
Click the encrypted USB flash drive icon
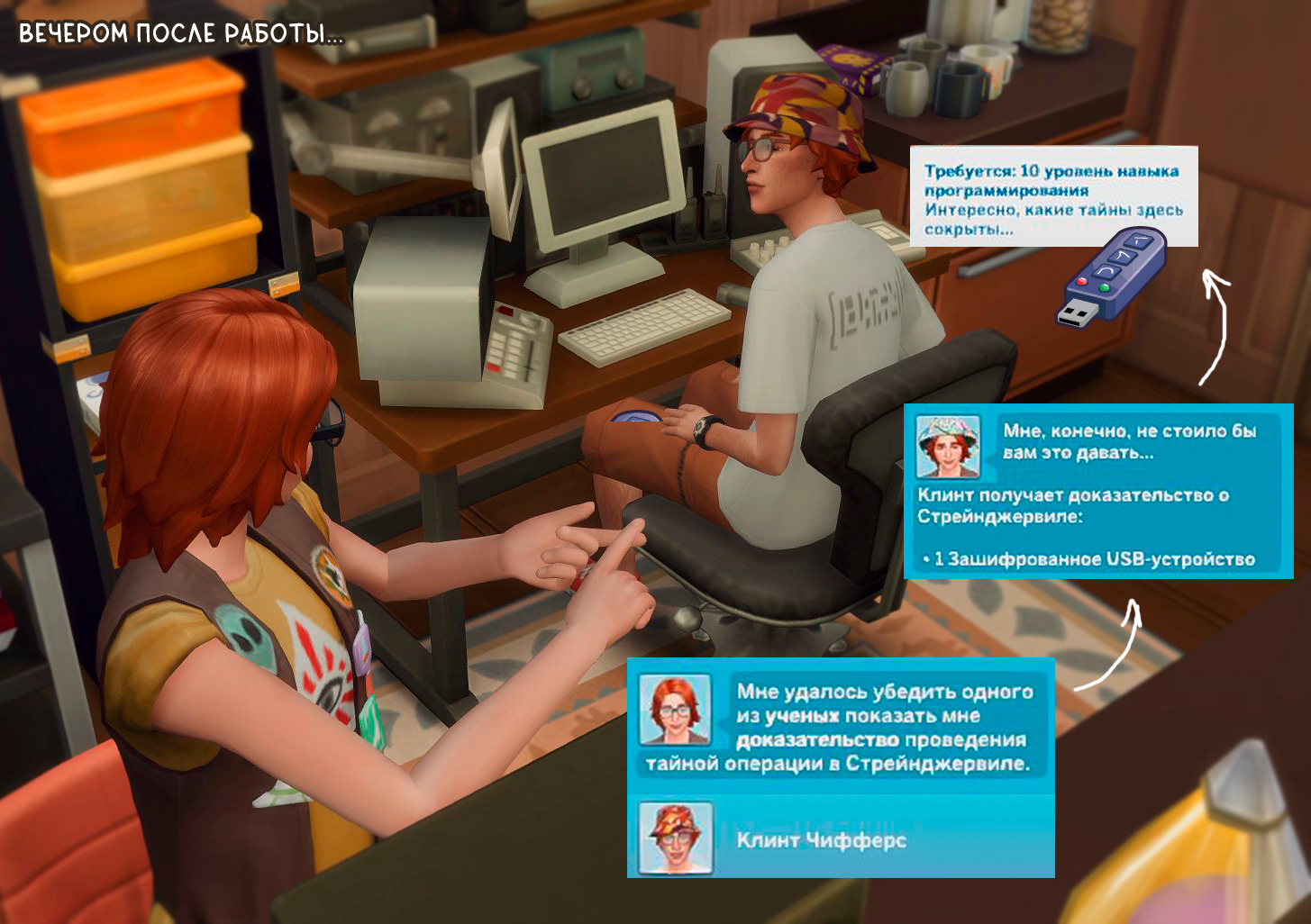point(1112,276)
